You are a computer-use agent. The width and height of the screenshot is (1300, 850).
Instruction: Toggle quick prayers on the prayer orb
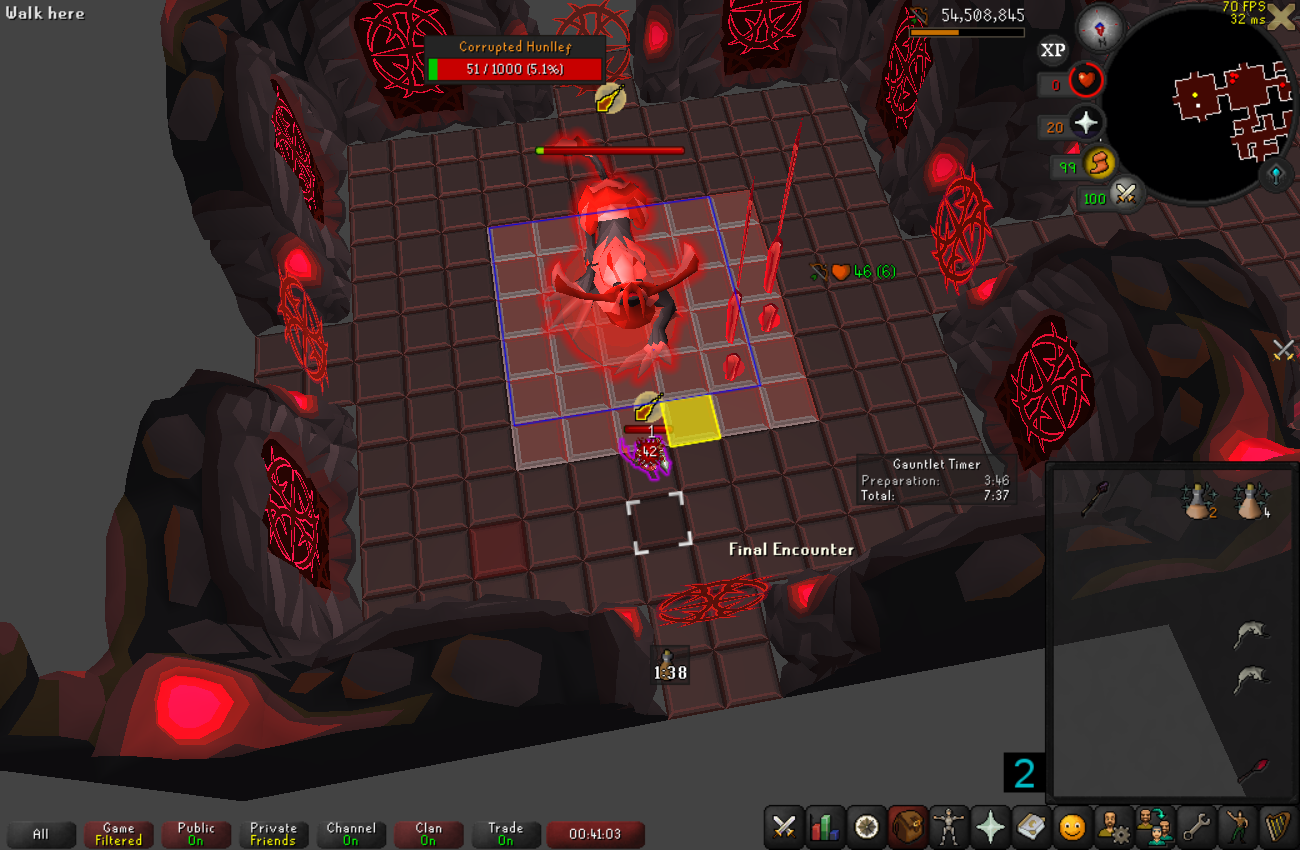coord(1086,124)
